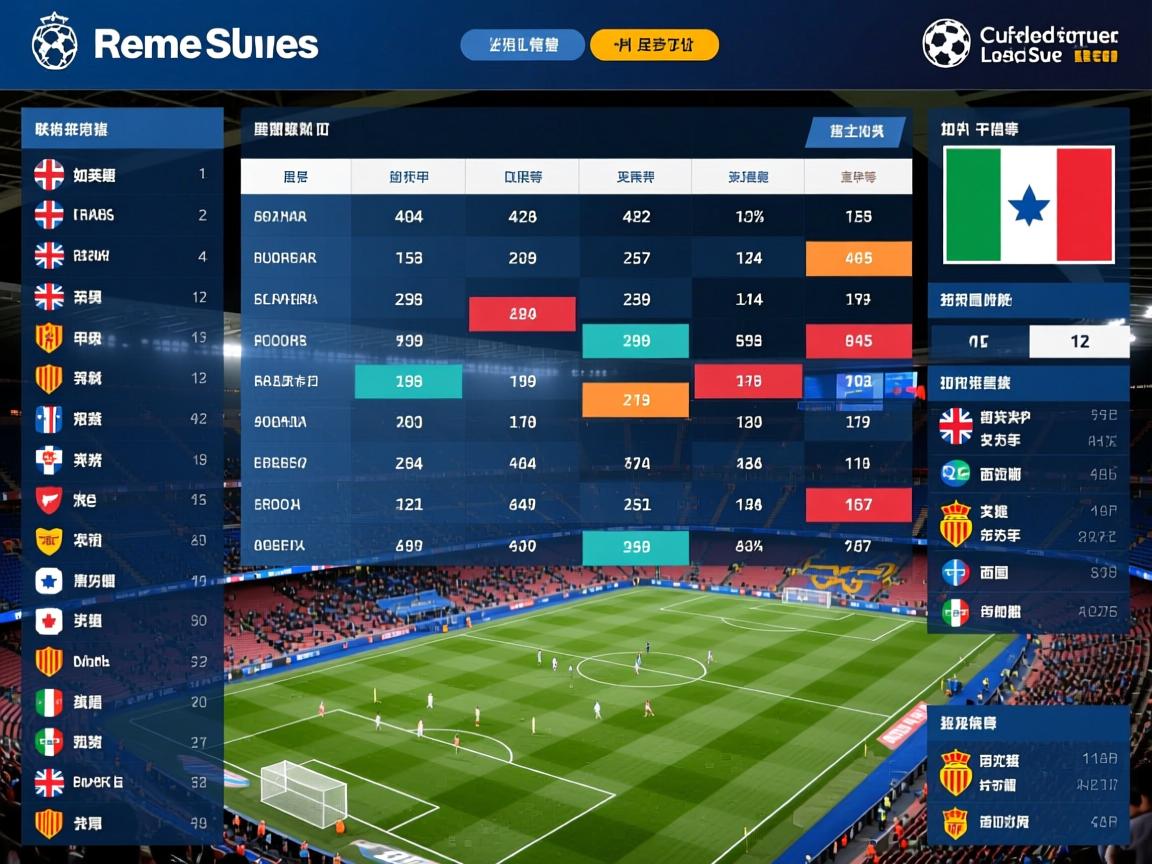The width and height of the screenshot is (1152, 864).
Task: Choose the white box showing 12
Action: (1079, 341)
